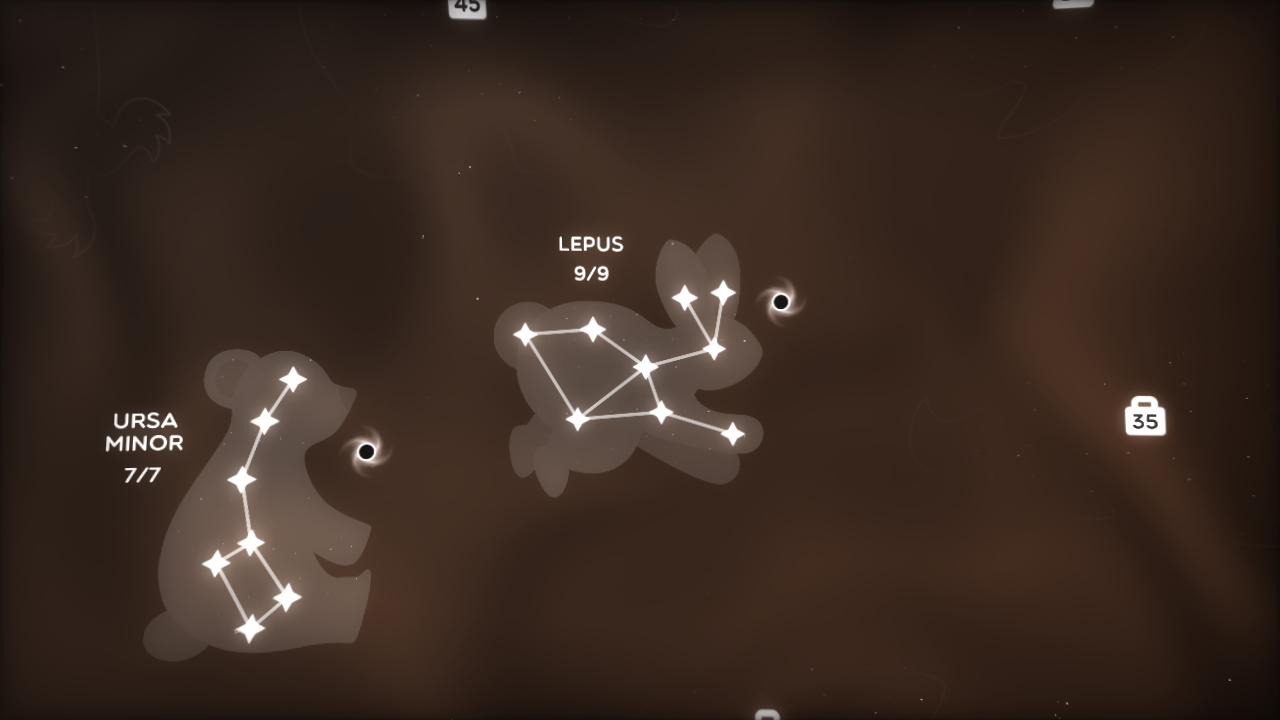This screenshot has width=1280, height=720.
Task: Click the URSA MINOR constellation label
Action: pyautogui.click(x=146, y=434)
